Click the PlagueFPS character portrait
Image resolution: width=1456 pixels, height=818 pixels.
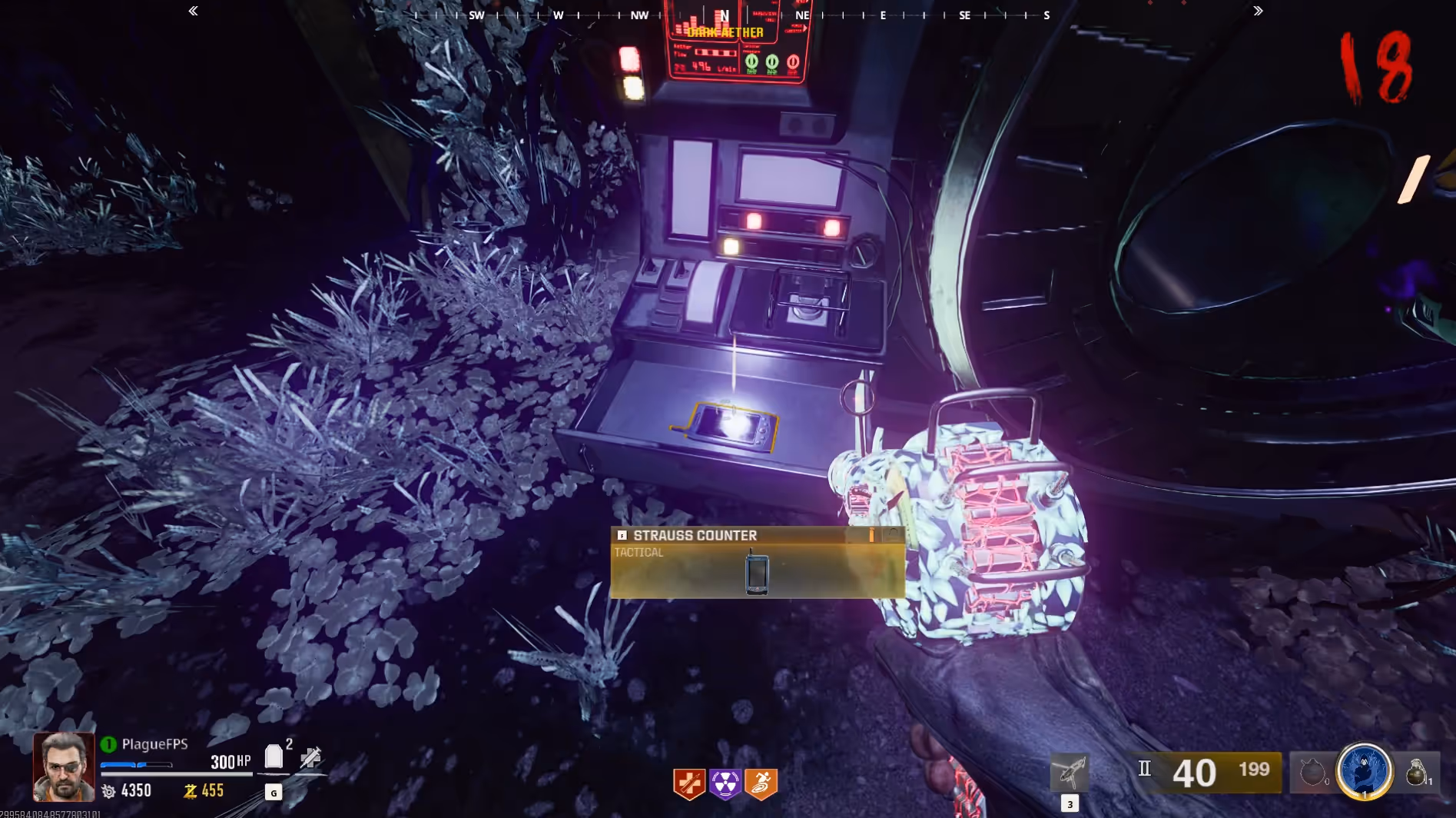click(64, 766)
